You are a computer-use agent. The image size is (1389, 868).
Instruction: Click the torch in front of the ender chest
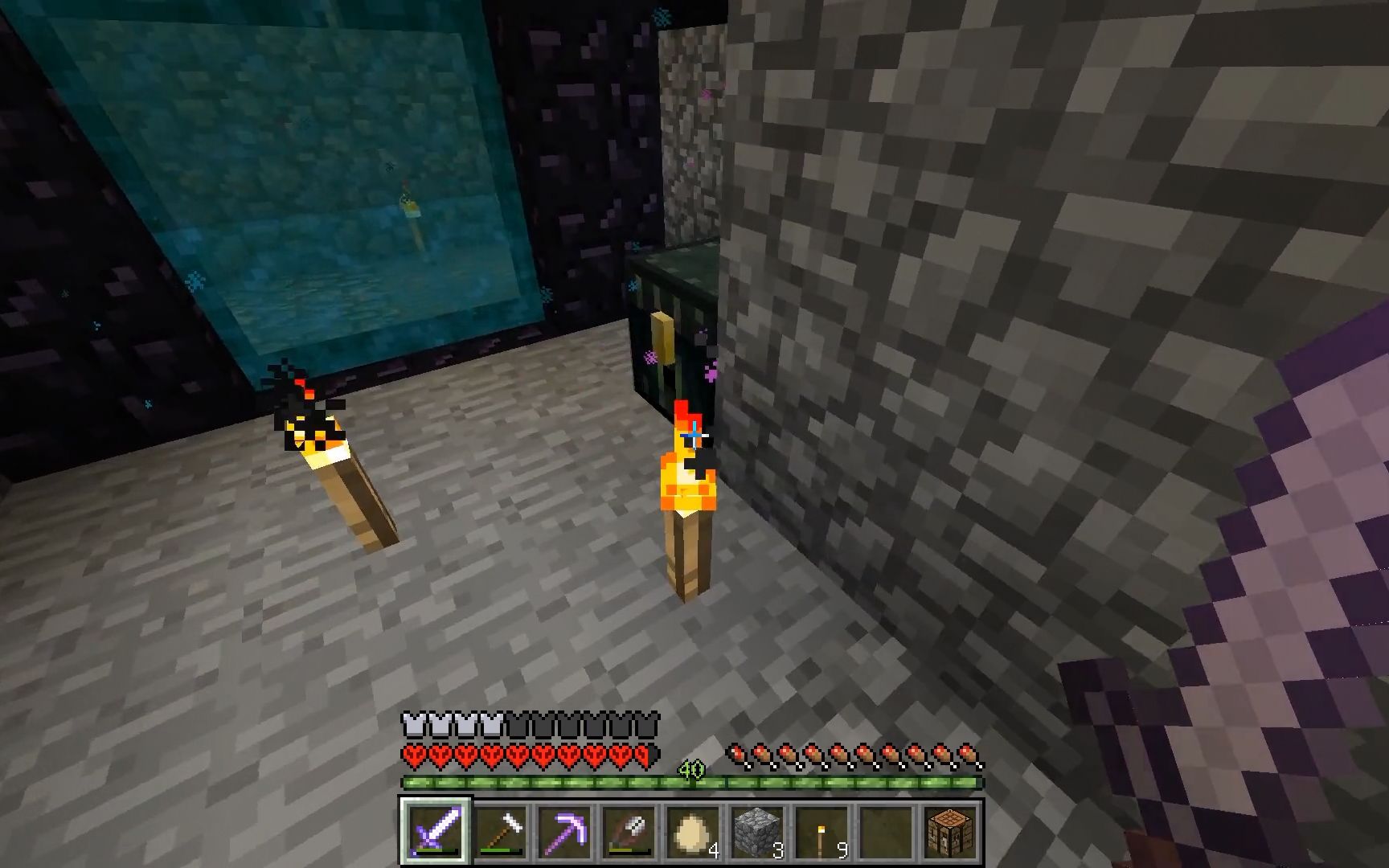[x=689, y=498]
